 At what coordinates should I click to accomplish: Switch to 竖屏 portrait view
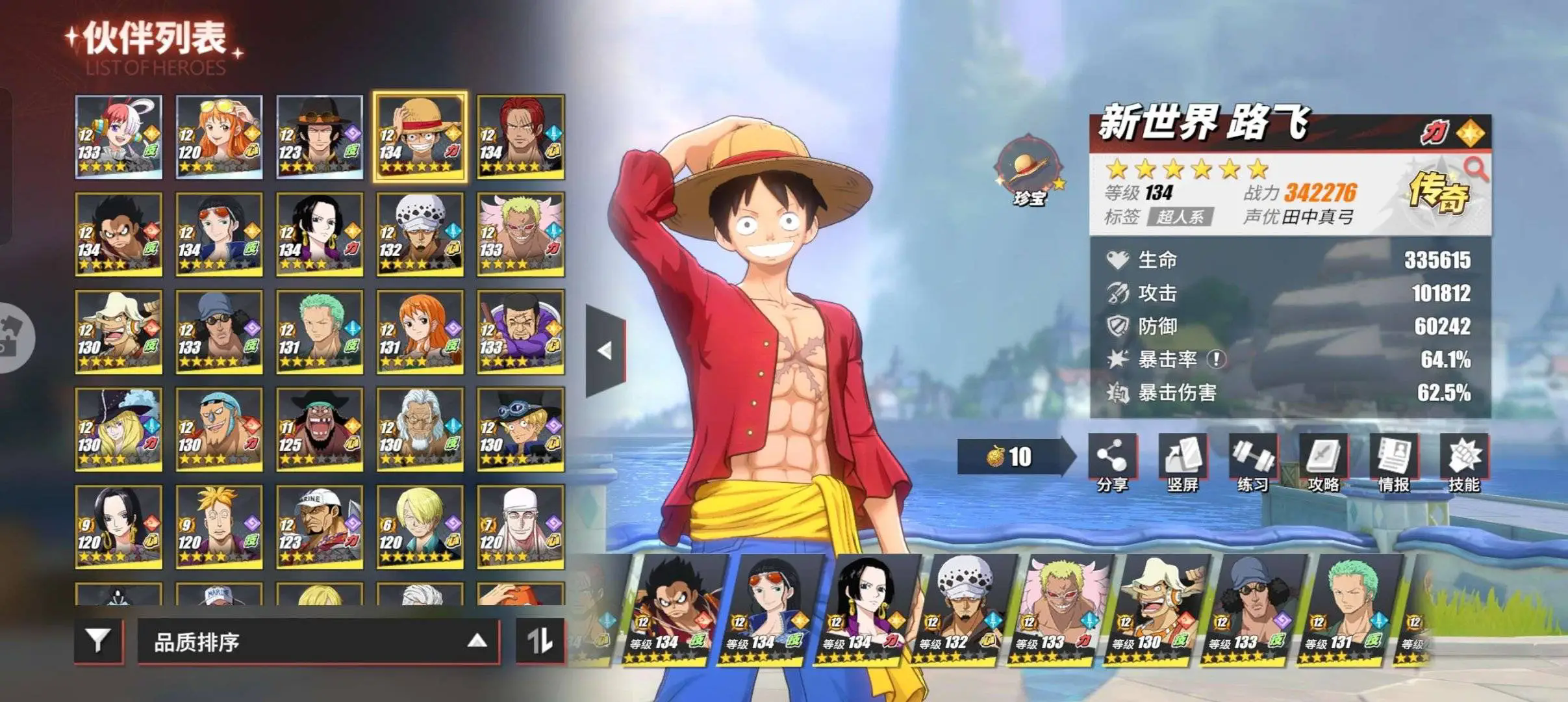(x=1182, y=461)
